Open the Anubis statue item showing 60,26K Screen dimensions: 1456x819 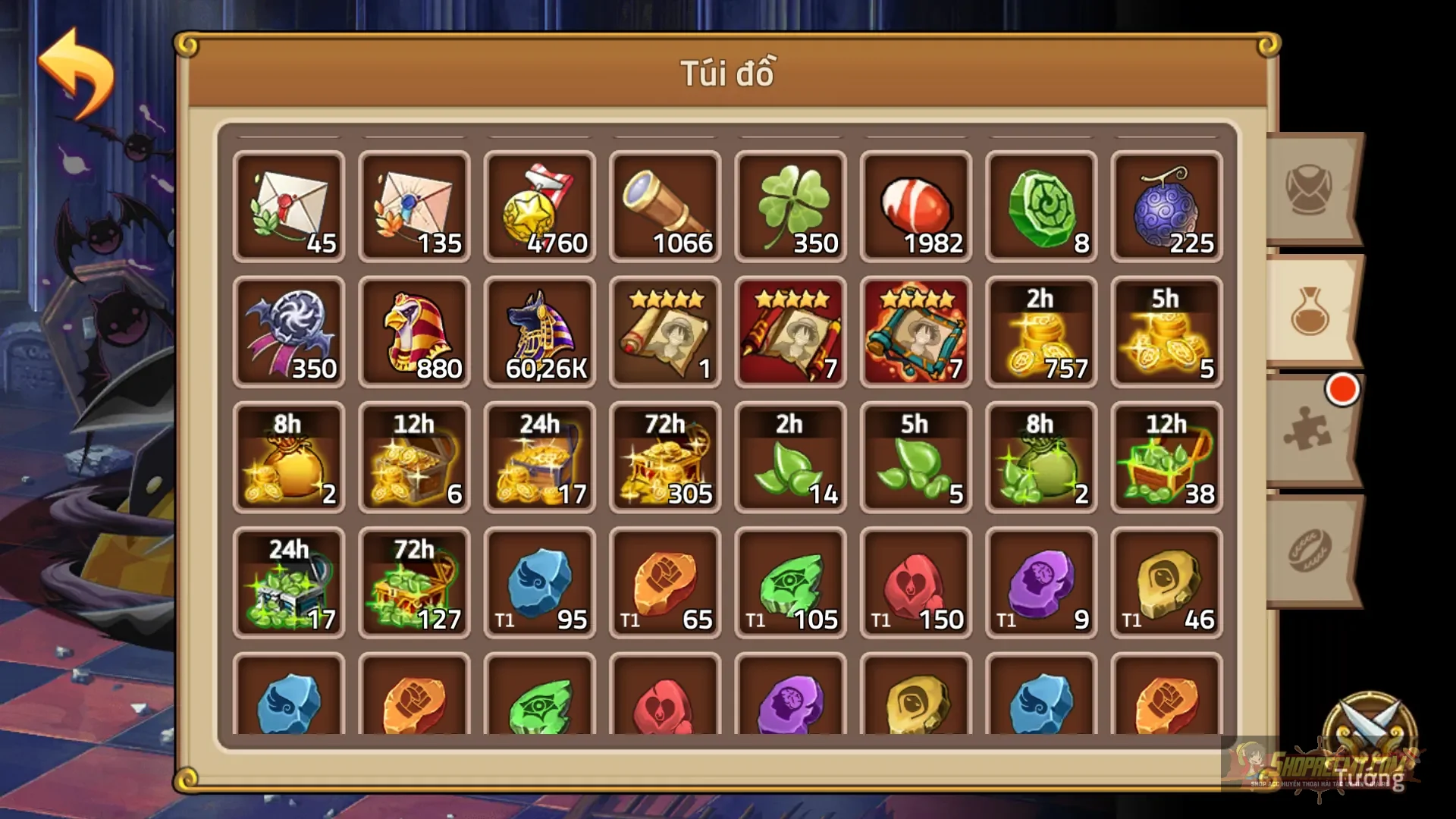pyautogui.click(x=540, y=331)
